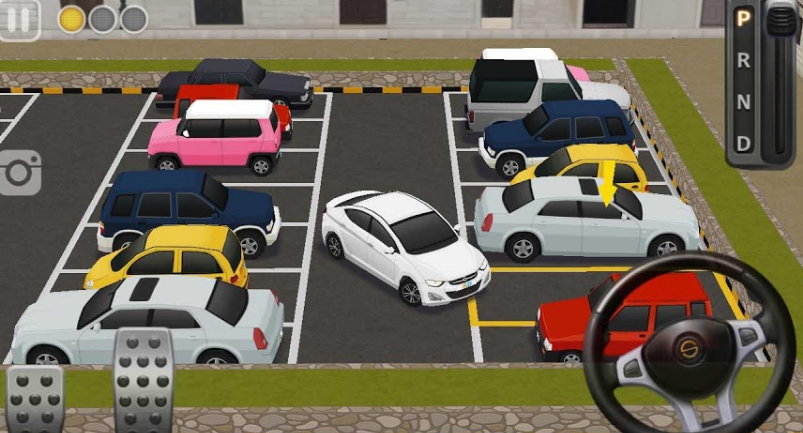Tap the camera view icon
The width and height of the screenshot is (803, 433).
(20, 173)
